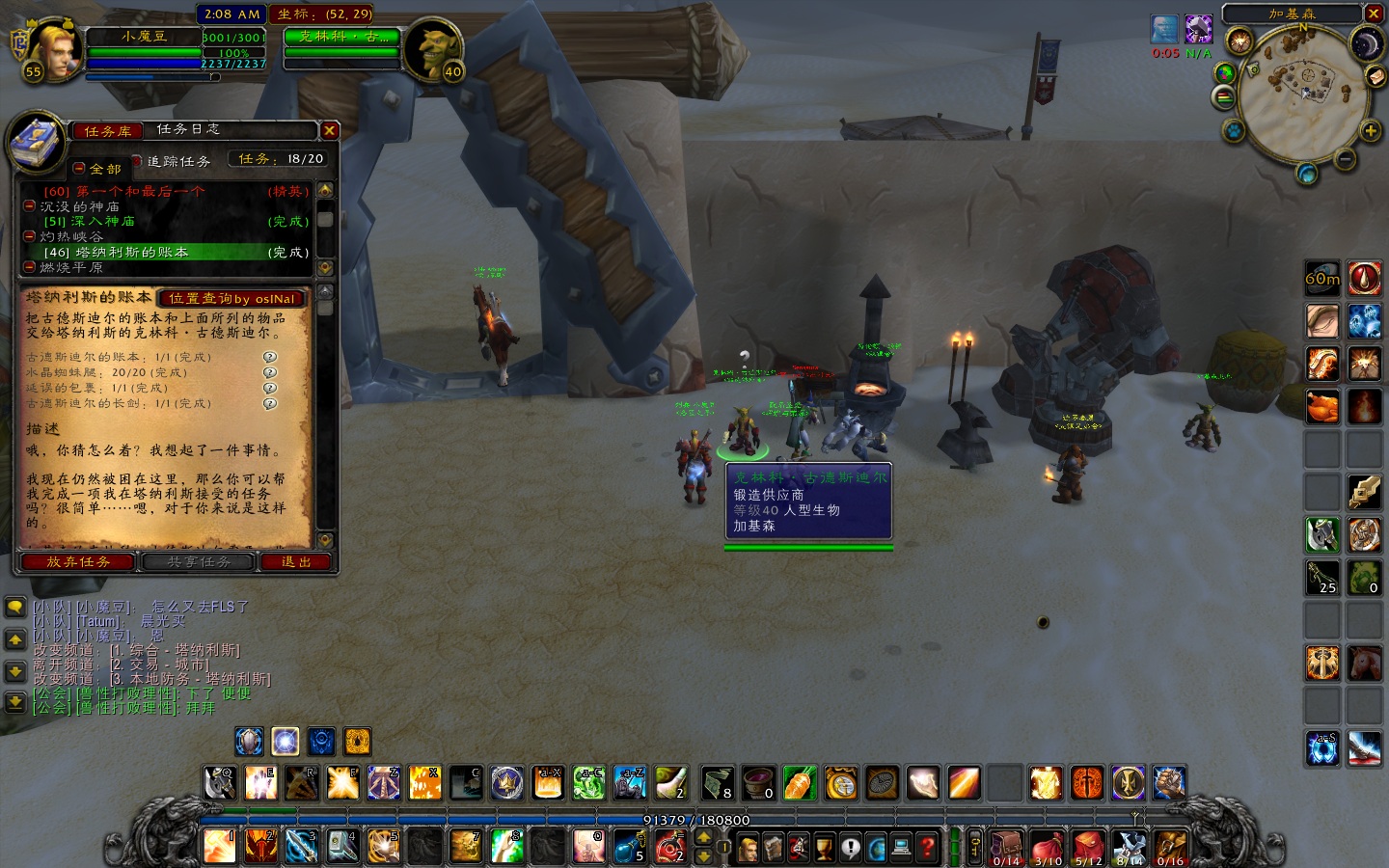Close the quest log window with X
The height and width of the screenshot is (868, 1389).
(330, 130)
